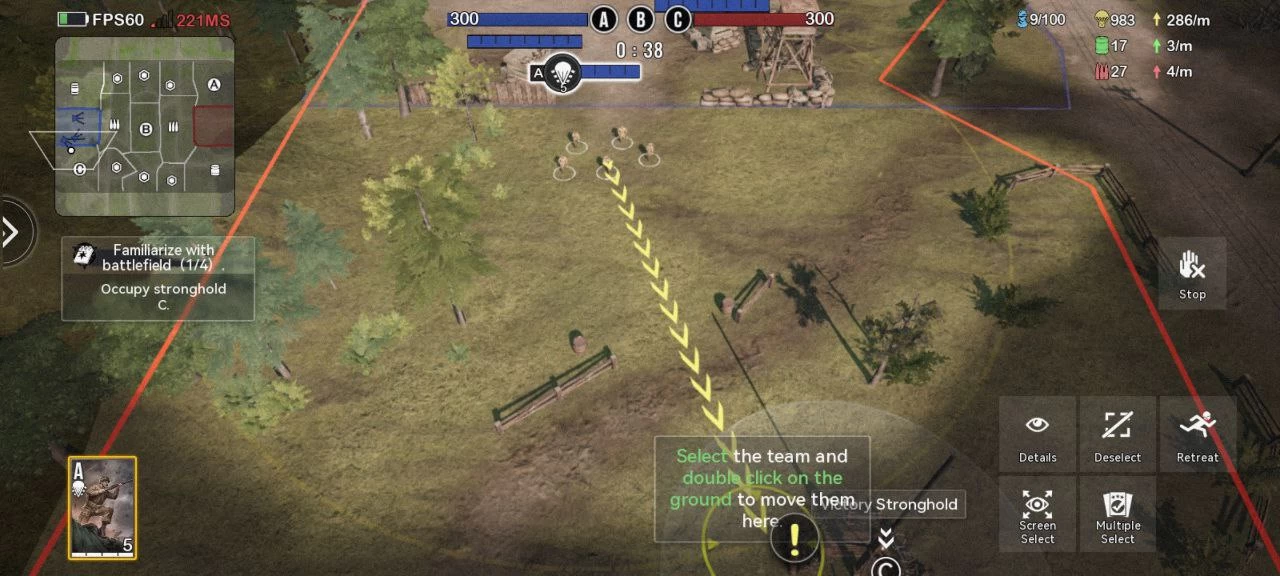Expand the left side panel arrow
The image size is (1280, 576).
pos(12,233)
